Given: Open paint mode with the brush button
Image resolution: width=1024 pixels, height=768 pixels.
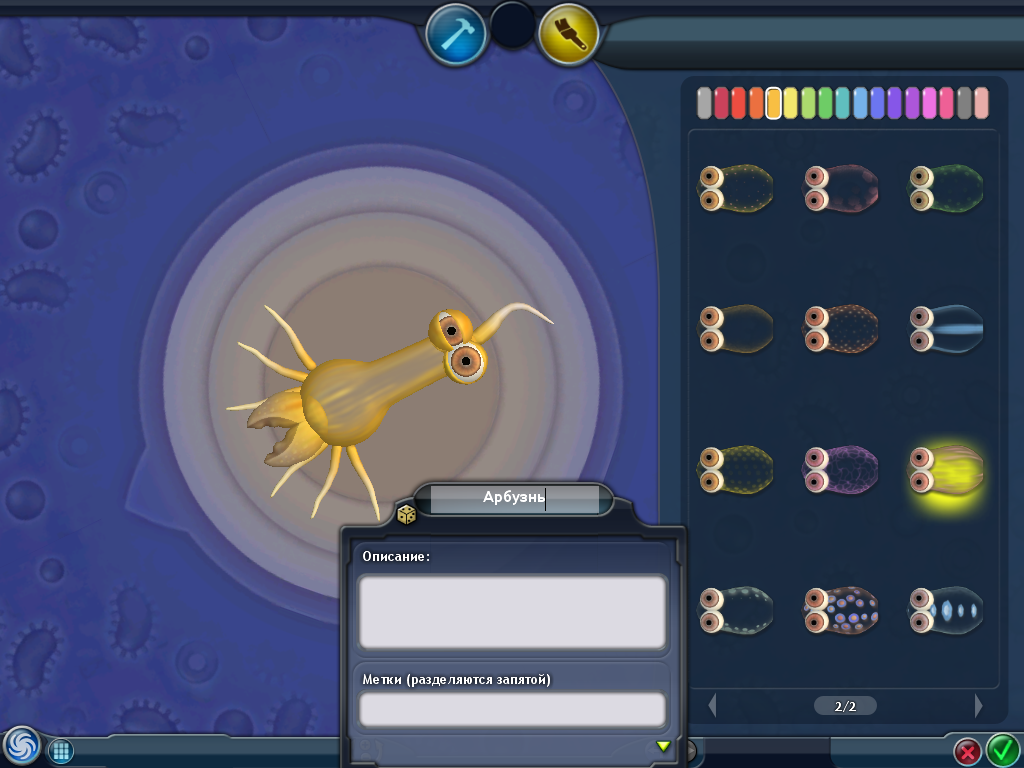Looking at the screenshot, I should click(568, 33).
